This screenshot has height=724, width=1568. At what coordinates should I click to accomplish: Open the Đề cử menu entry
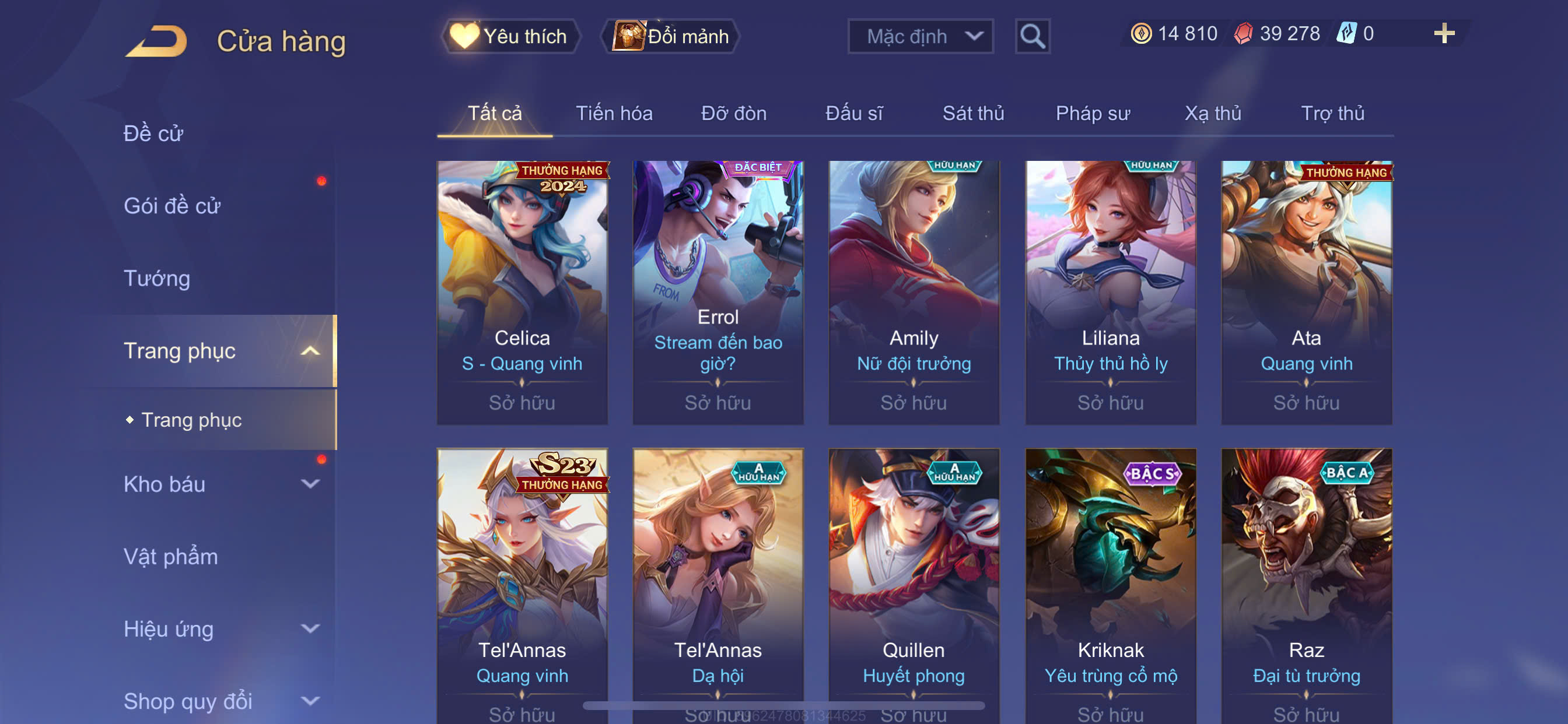click(153, 133)
